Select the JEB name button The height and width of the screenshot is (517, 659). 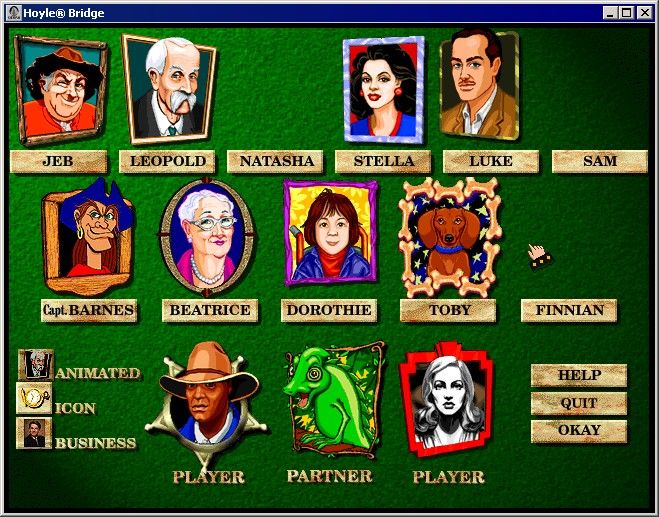[58, 161]
